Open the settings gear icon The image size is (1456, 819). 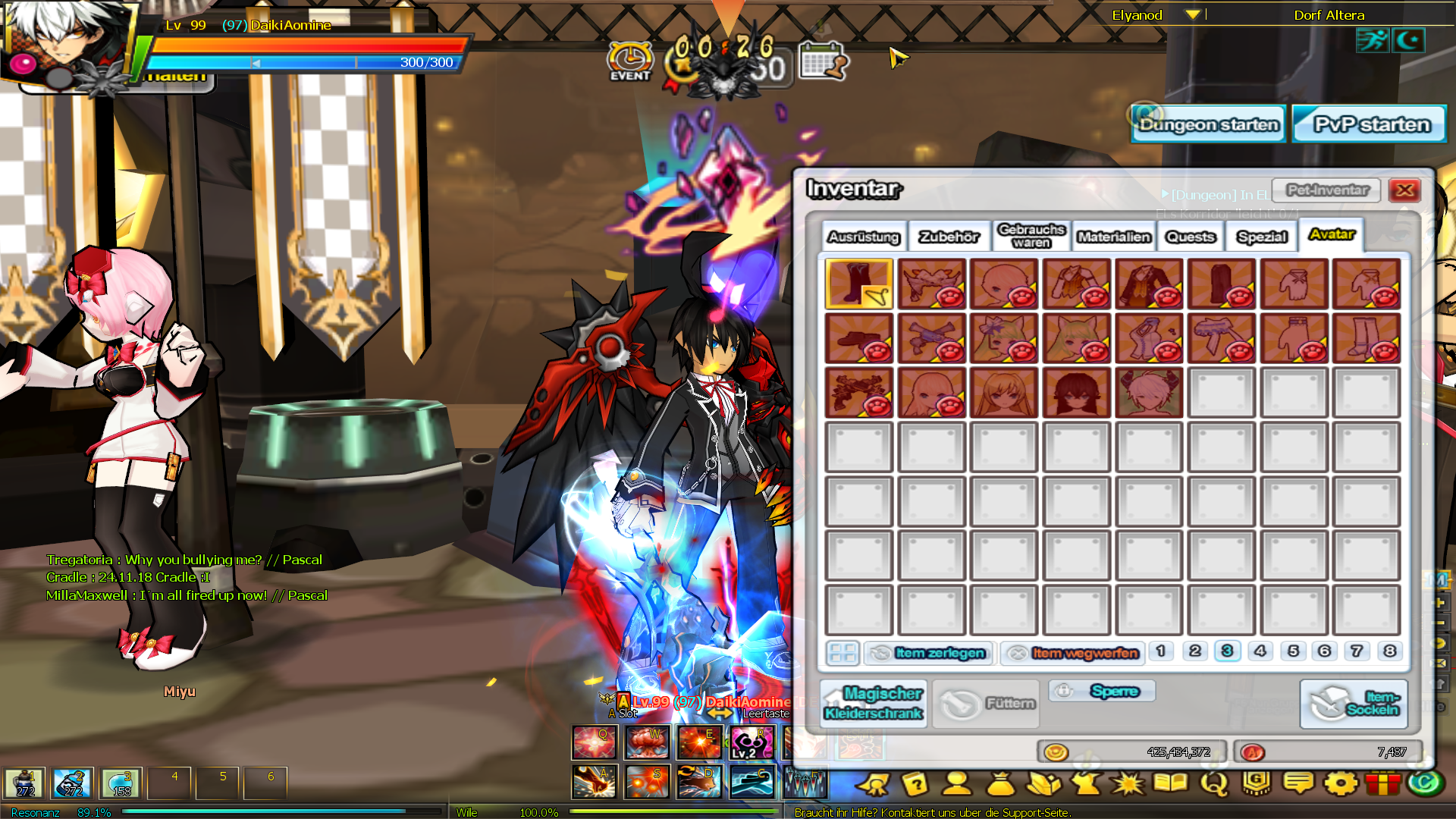(1341, 783)
